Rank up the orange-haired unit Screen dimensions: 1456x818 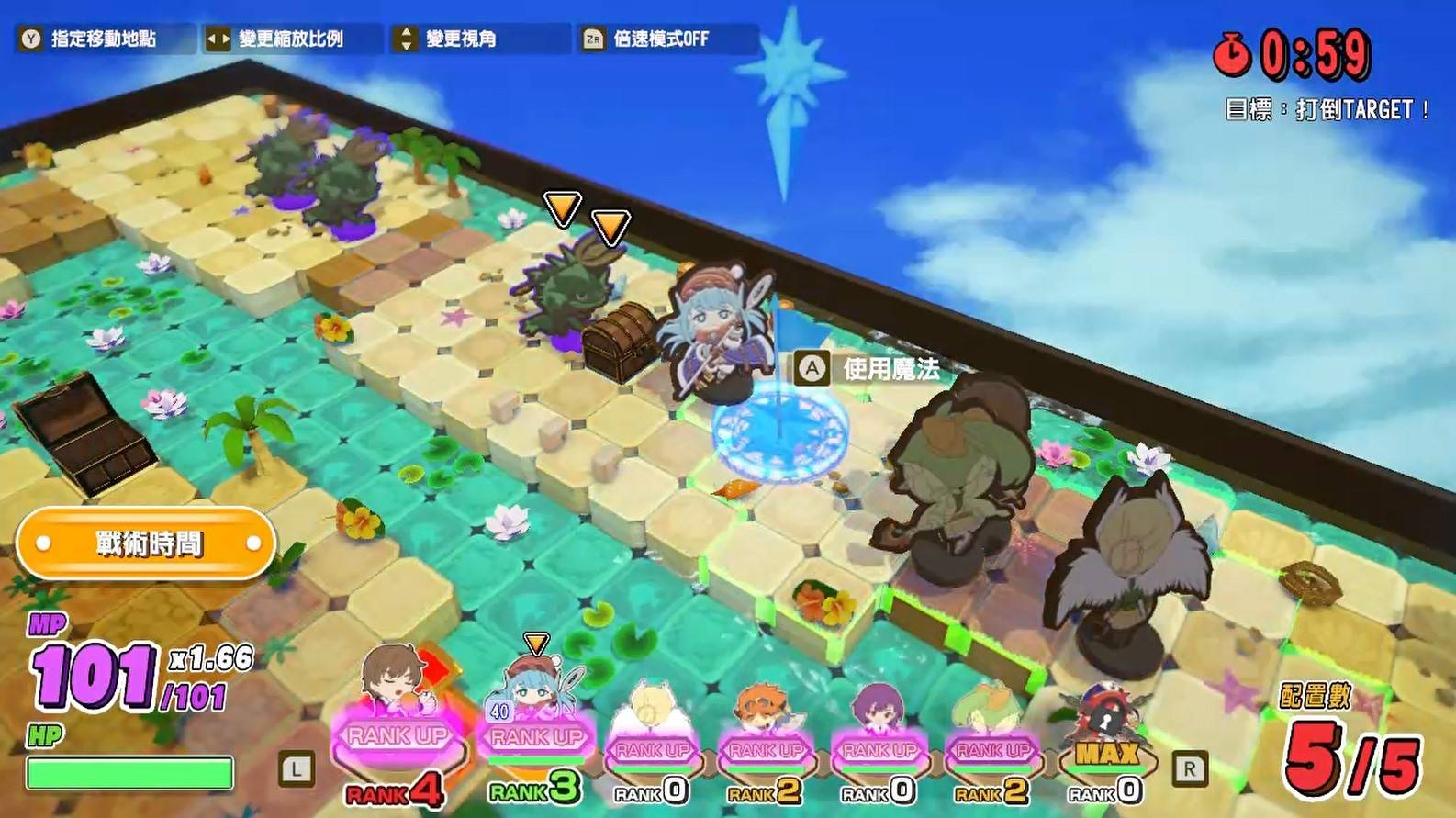pyautogui.click(x=766, y=751)
